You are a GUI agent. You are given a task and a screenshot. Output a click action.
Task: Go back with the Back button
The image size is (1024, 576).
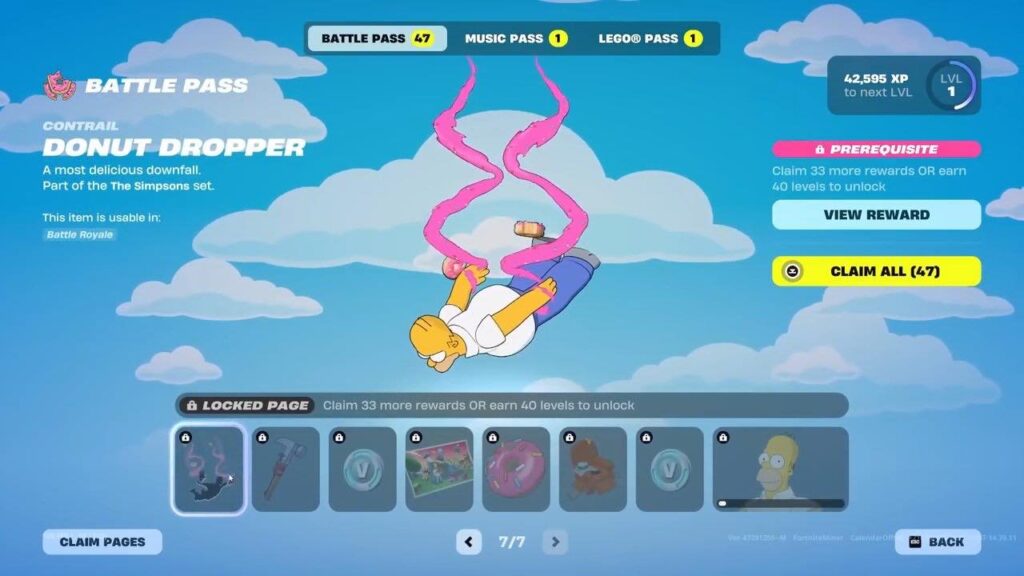[937, 542]
